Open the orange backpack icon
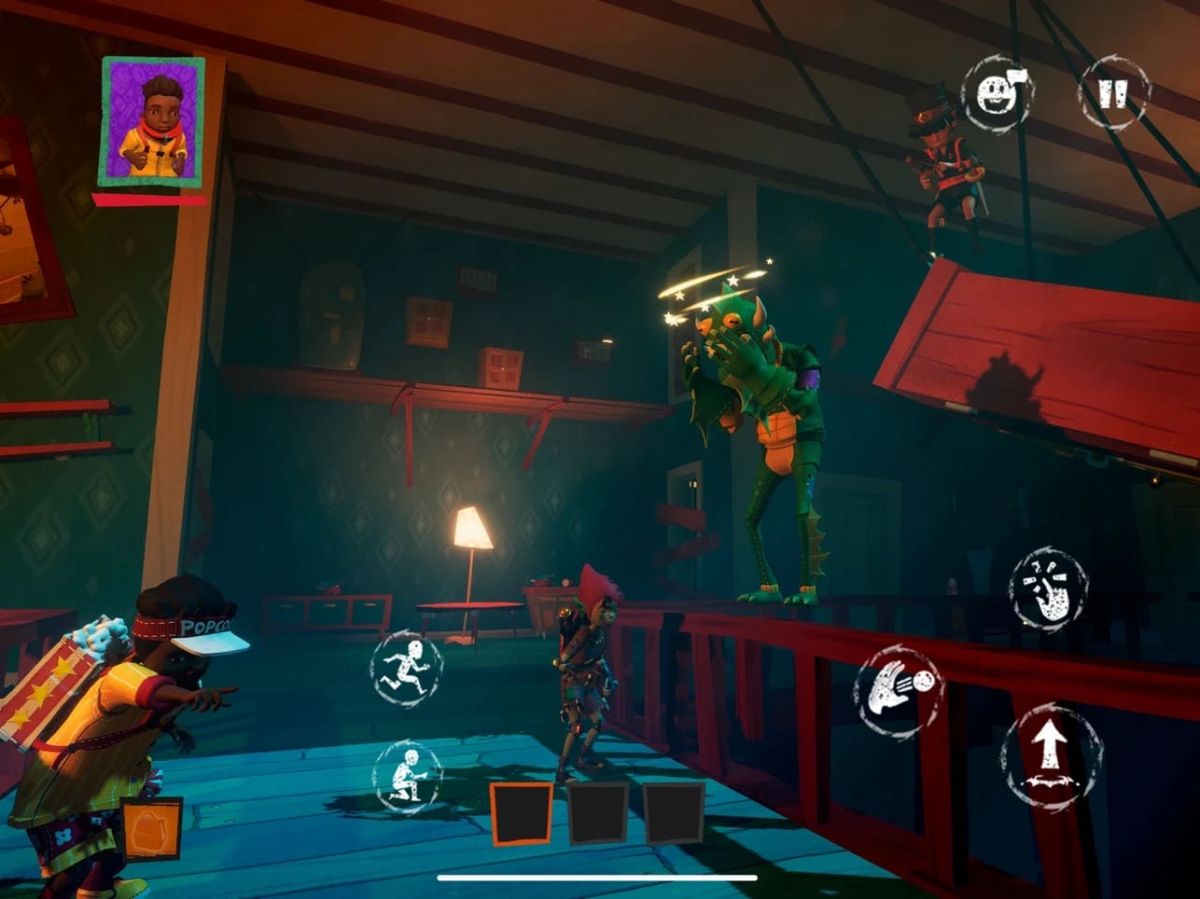This screenshot has height=899, width=1200. pyautogui.click(x=152, y=828)
